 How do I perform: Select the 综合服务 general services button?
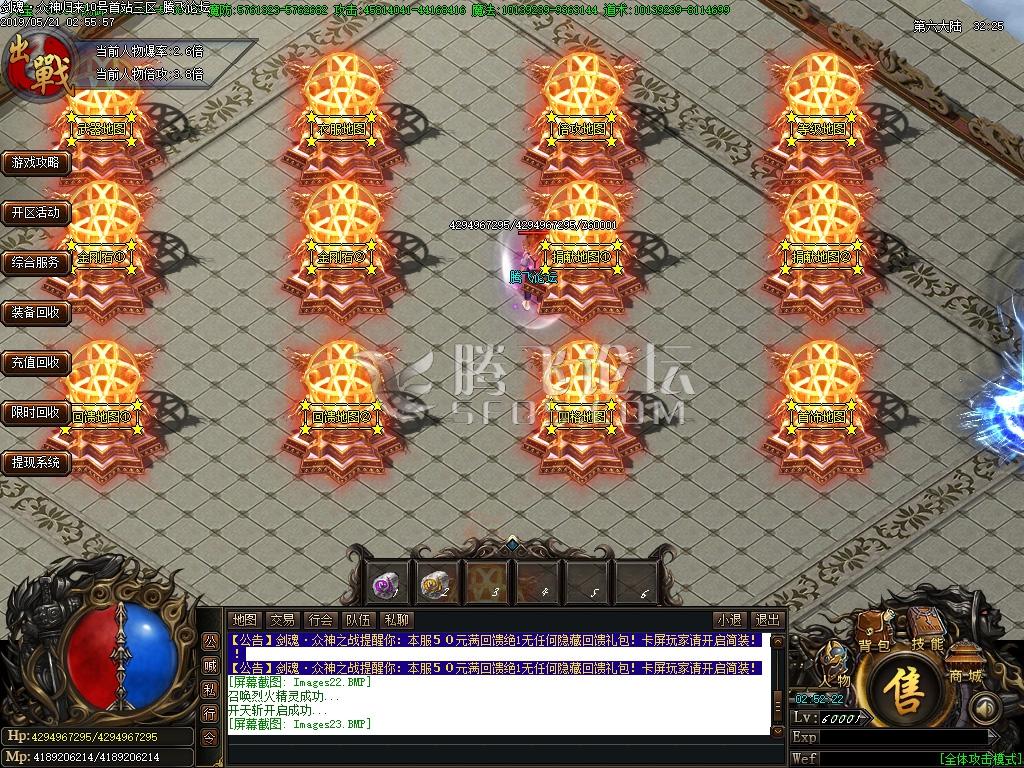pyautogui.click(x=36, y=263)
